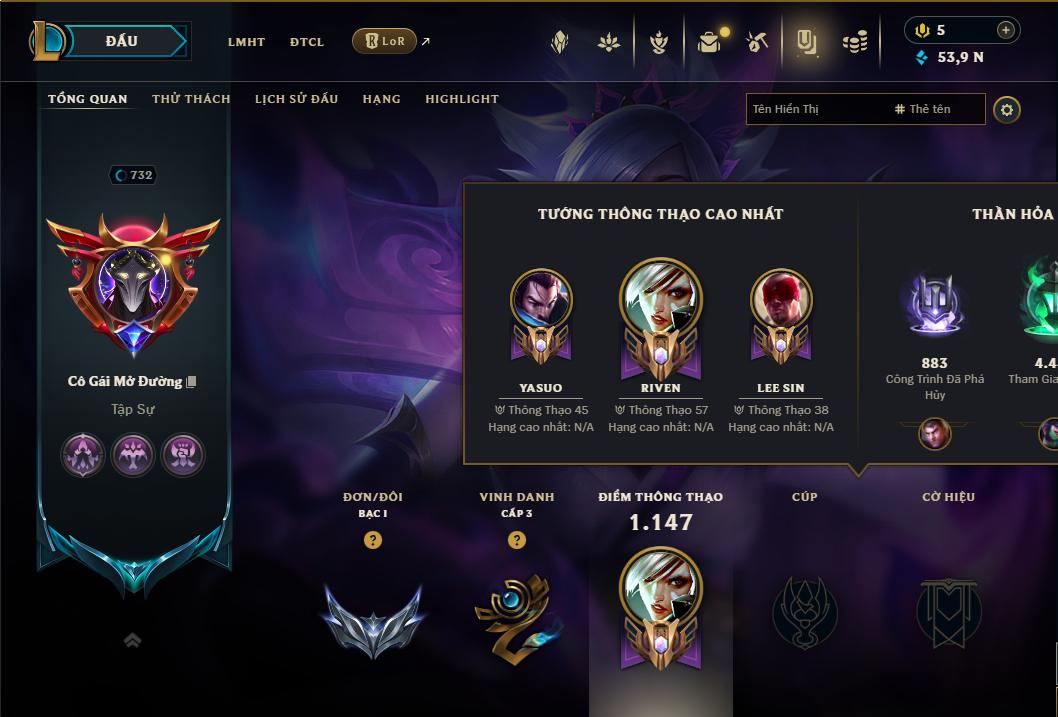Viewport: 1058px width, 717px height.
Task: Select the CỜ HIỆU banner emblem
Action: click(x=948, y=610)
